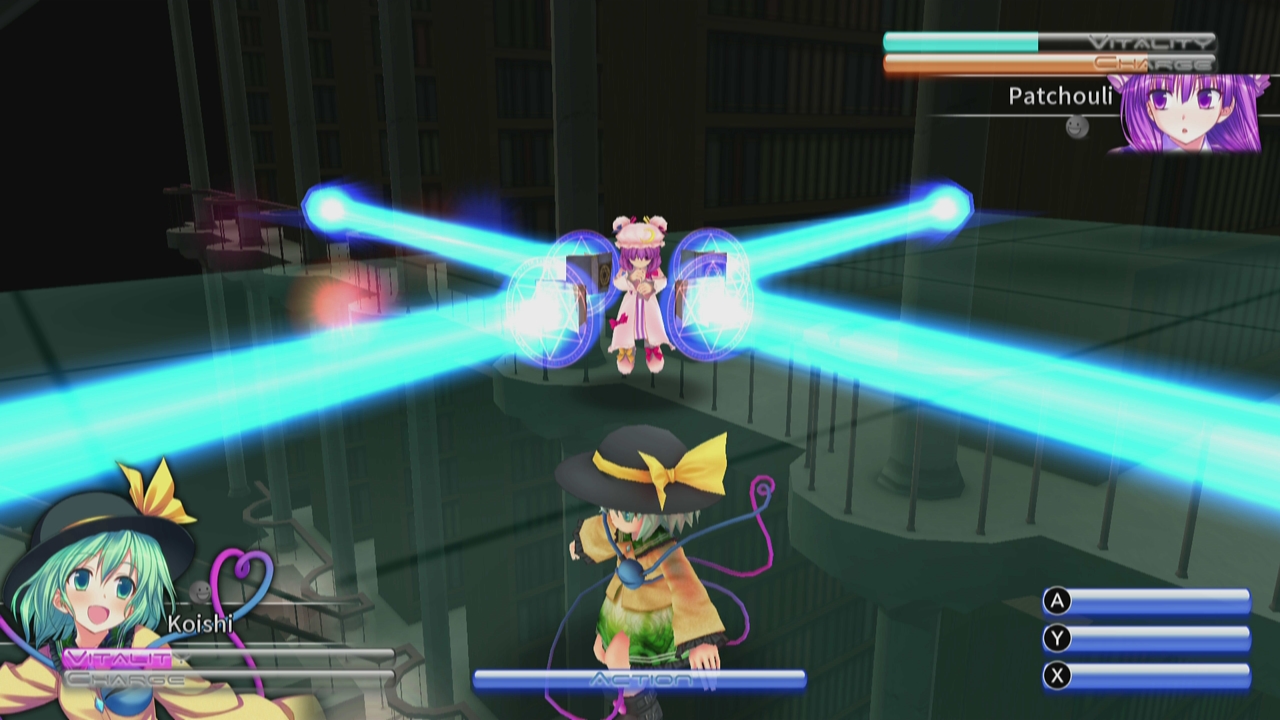
Task: Click the smiley emote icon near Patchouli's portrait
Action: [x=1075, y=128]
